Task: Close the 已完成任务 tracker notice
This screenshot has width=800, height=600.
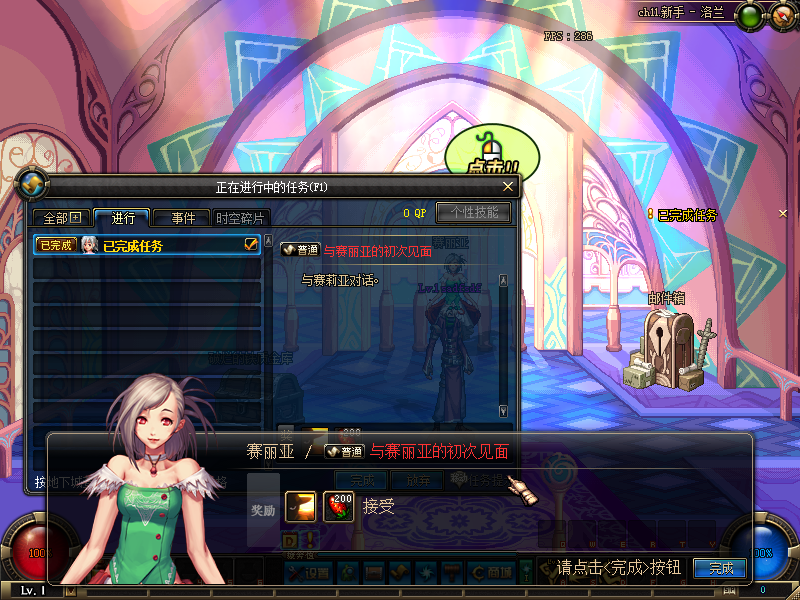Action: click(x=783, y=214)
